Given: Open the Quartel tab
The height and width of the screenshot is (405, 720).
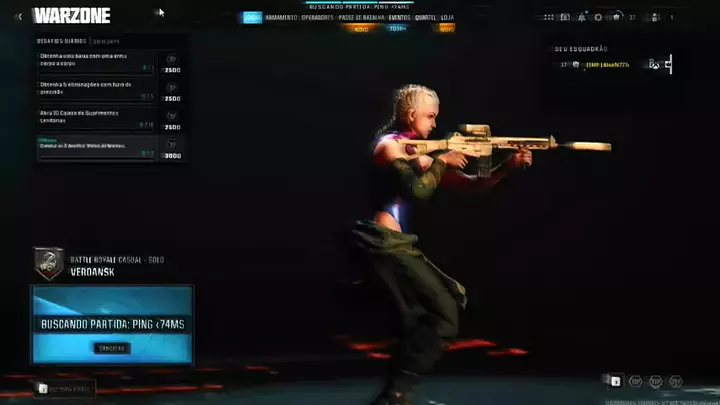Looking at the screenshot, I should [x=426, y=17].
